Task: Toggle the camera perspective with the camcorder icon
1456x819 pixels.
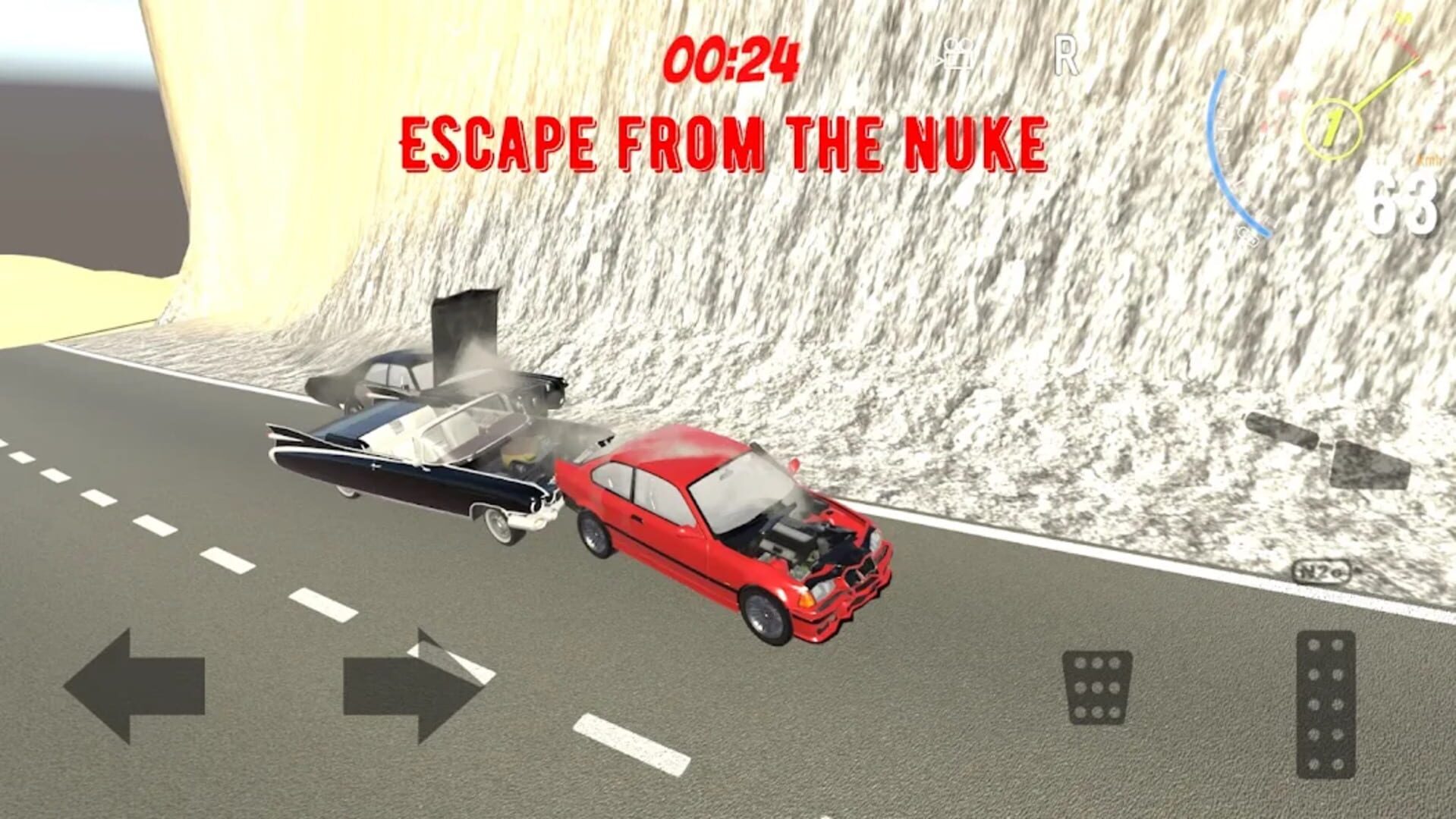Action: point(958,55)
